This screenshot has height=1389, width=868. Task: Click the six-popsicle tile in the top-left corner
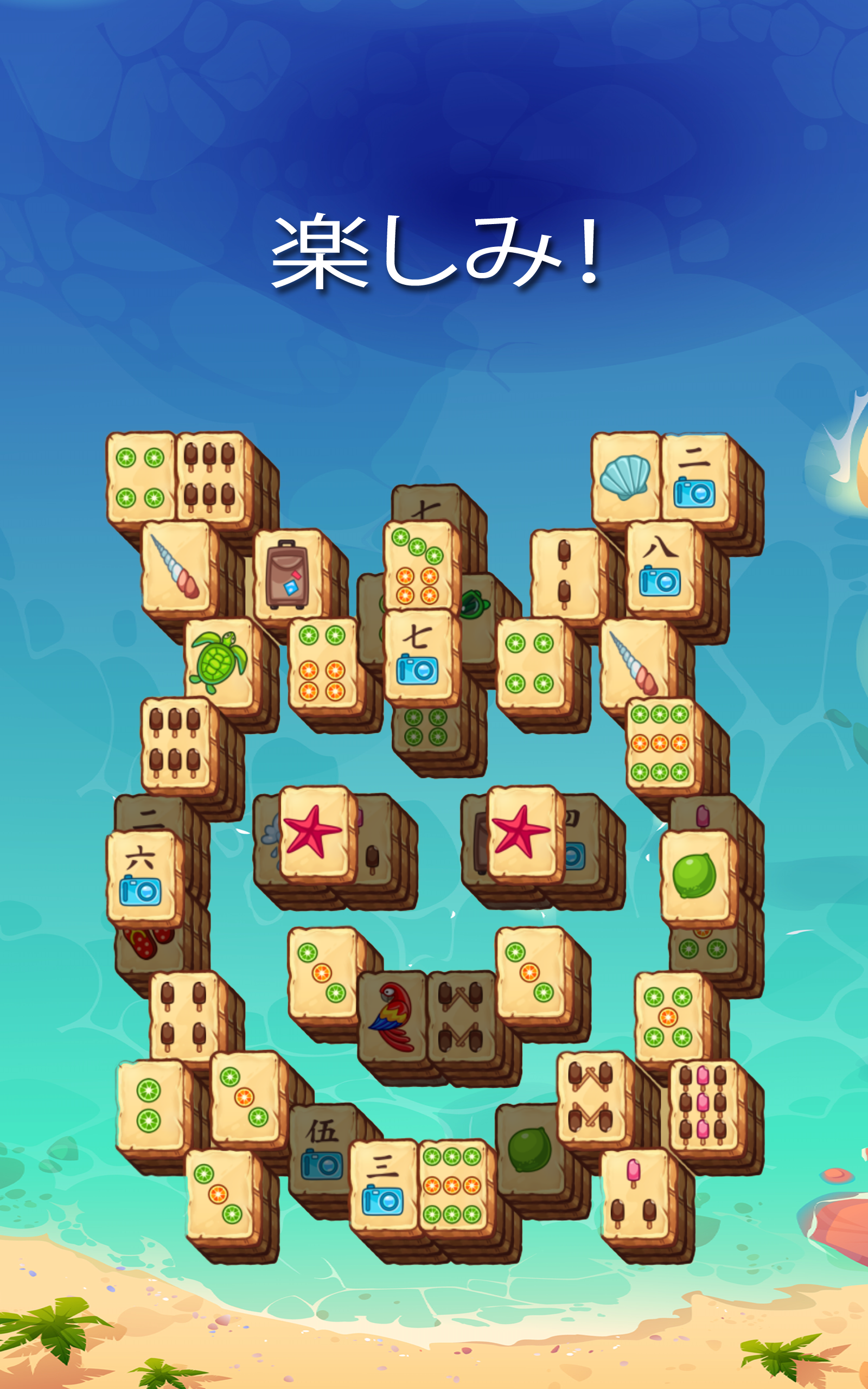coord(209,476)
